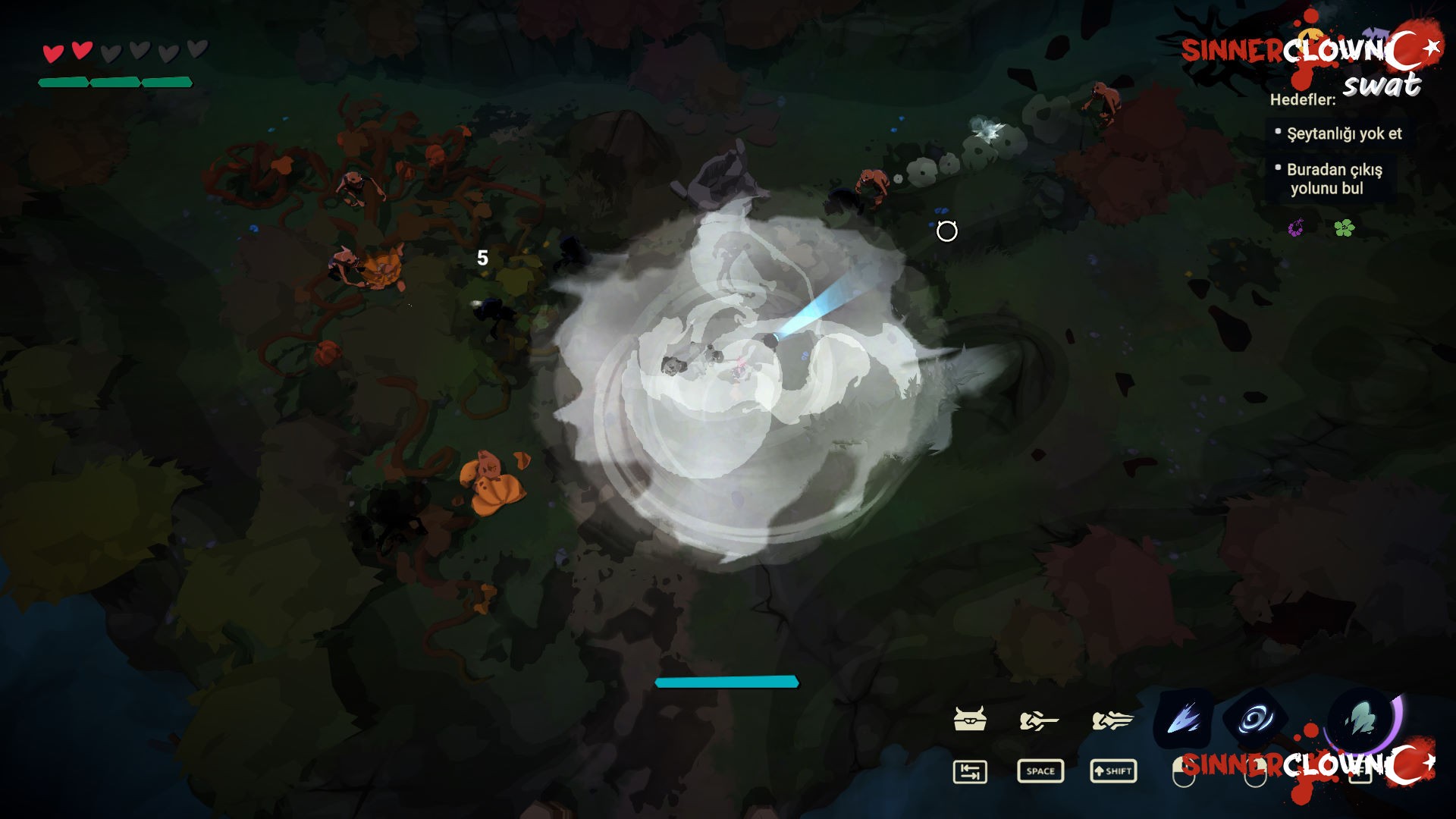Screen dimensions: 1456x819
Task: Trigger the blue swirling vortex ability
Action: coord(1255,718)
